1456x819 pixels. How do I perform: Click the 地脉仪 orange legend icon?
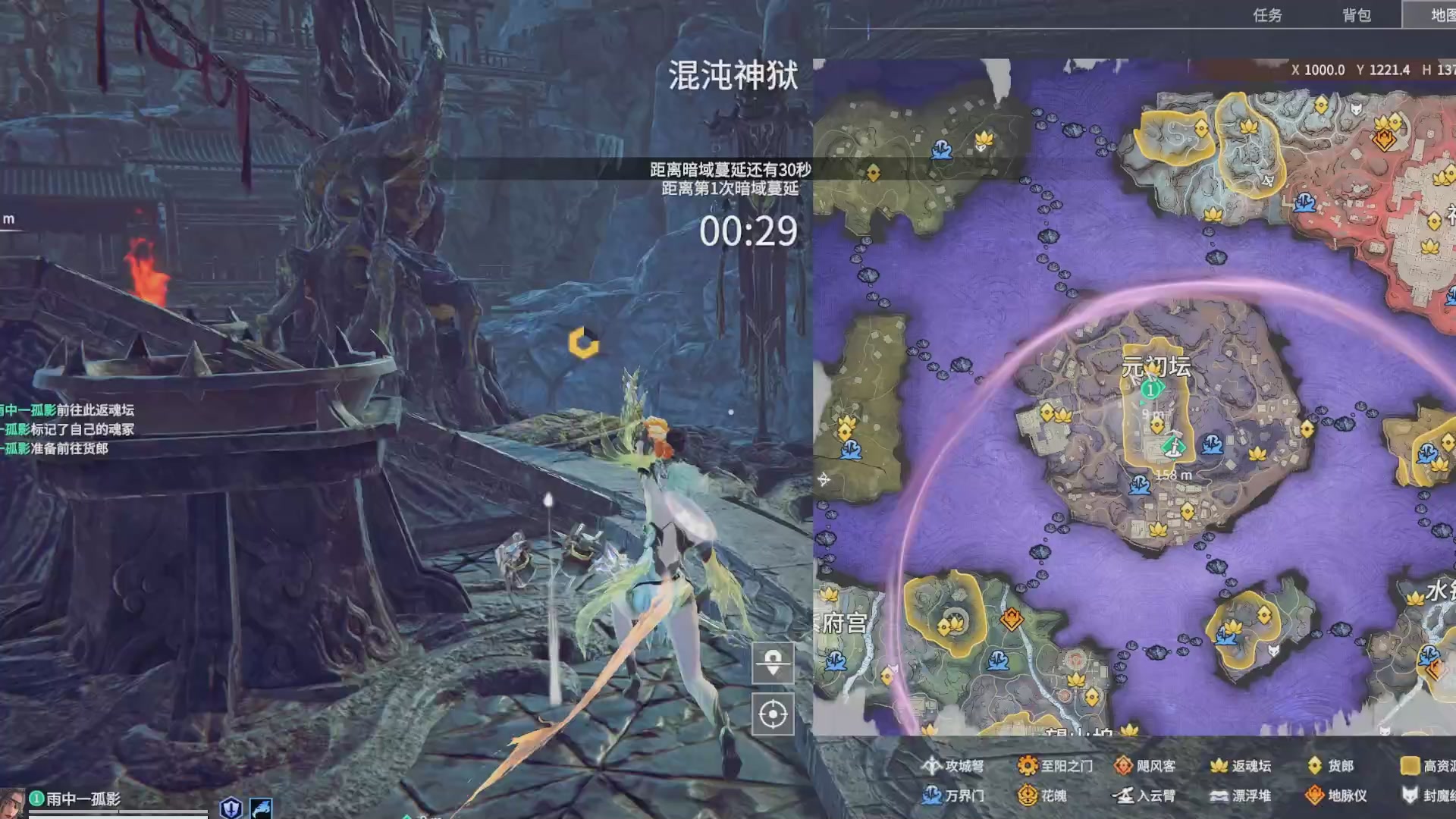click(x=1315, y=795)
